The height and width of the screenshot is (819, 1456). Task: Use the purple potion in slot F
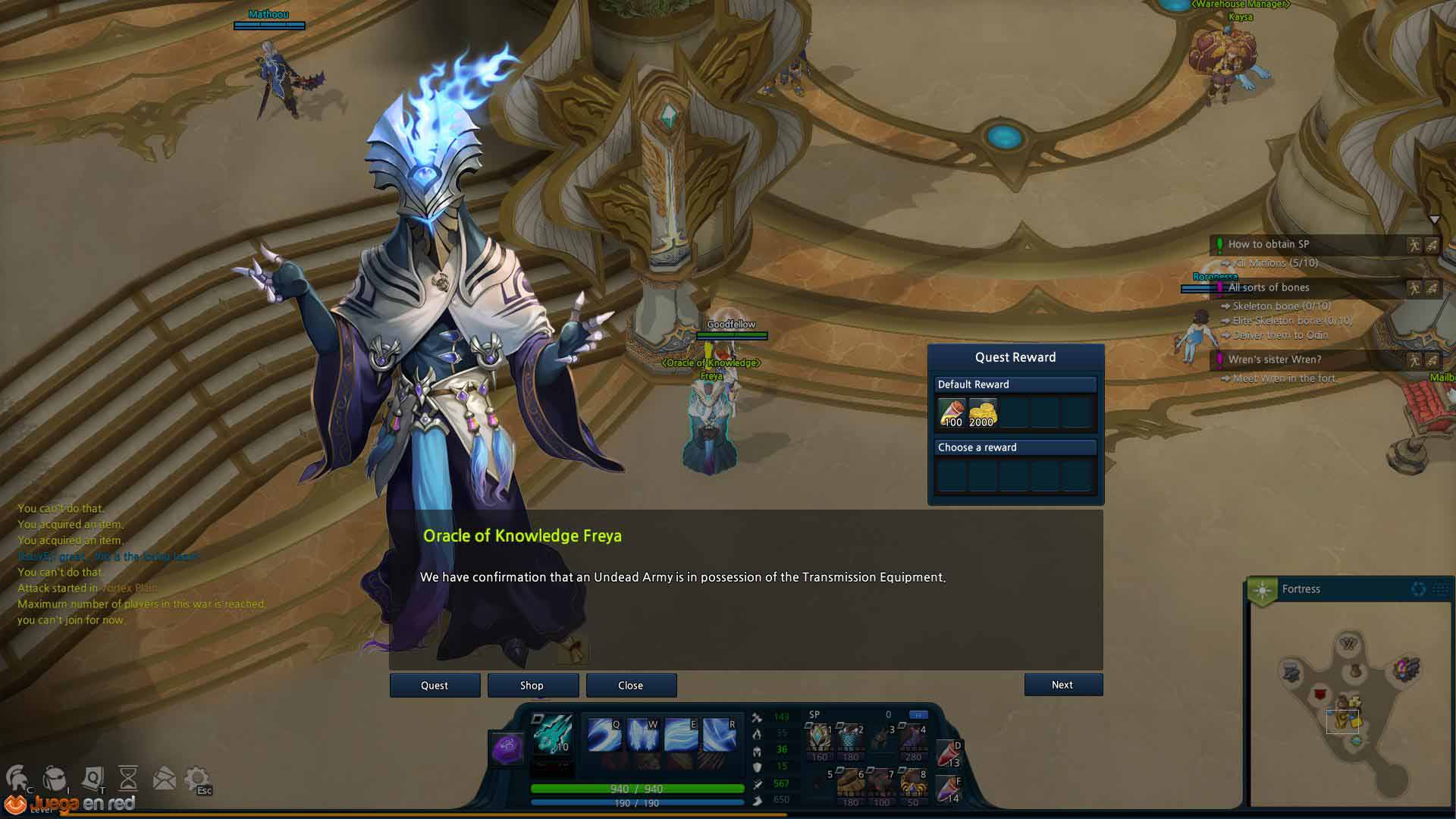[949, 789]
